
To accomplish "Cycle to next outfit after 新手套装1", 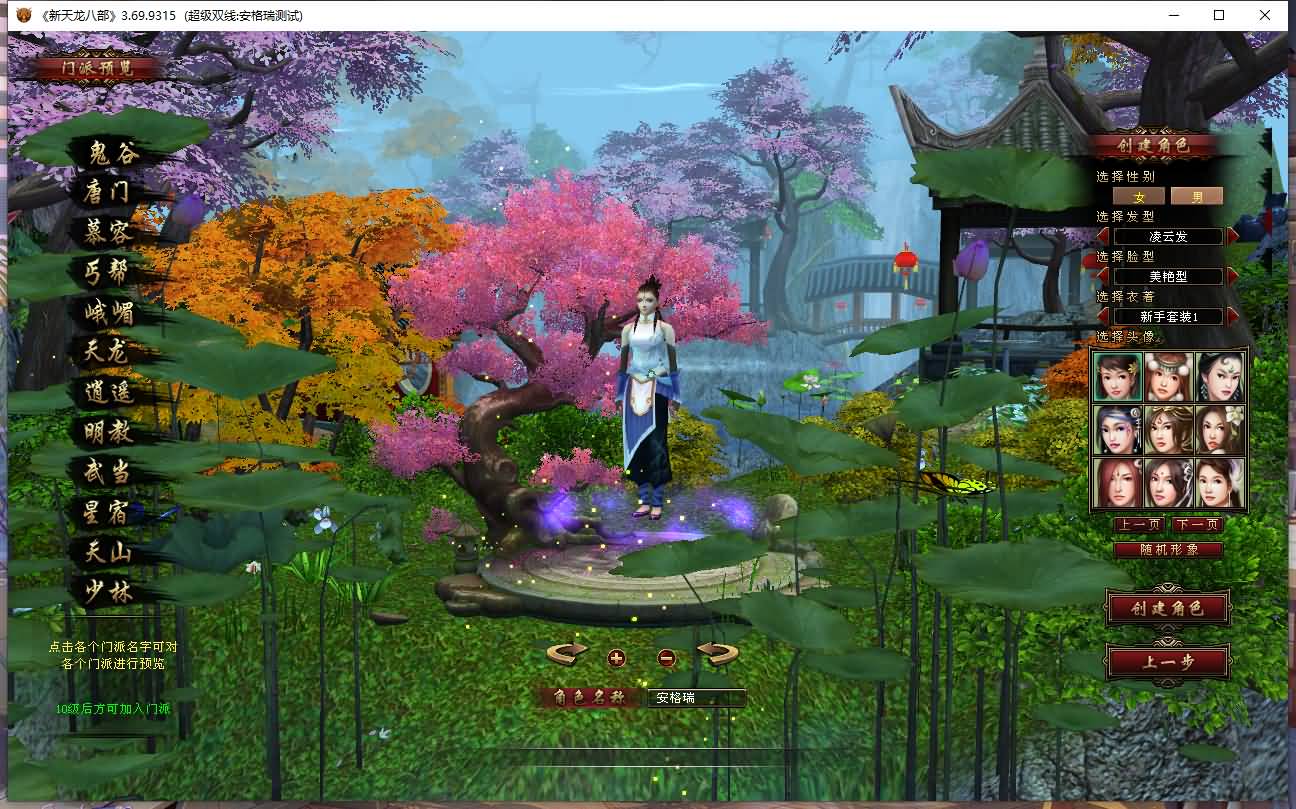I will click(x=1233, y=316).
